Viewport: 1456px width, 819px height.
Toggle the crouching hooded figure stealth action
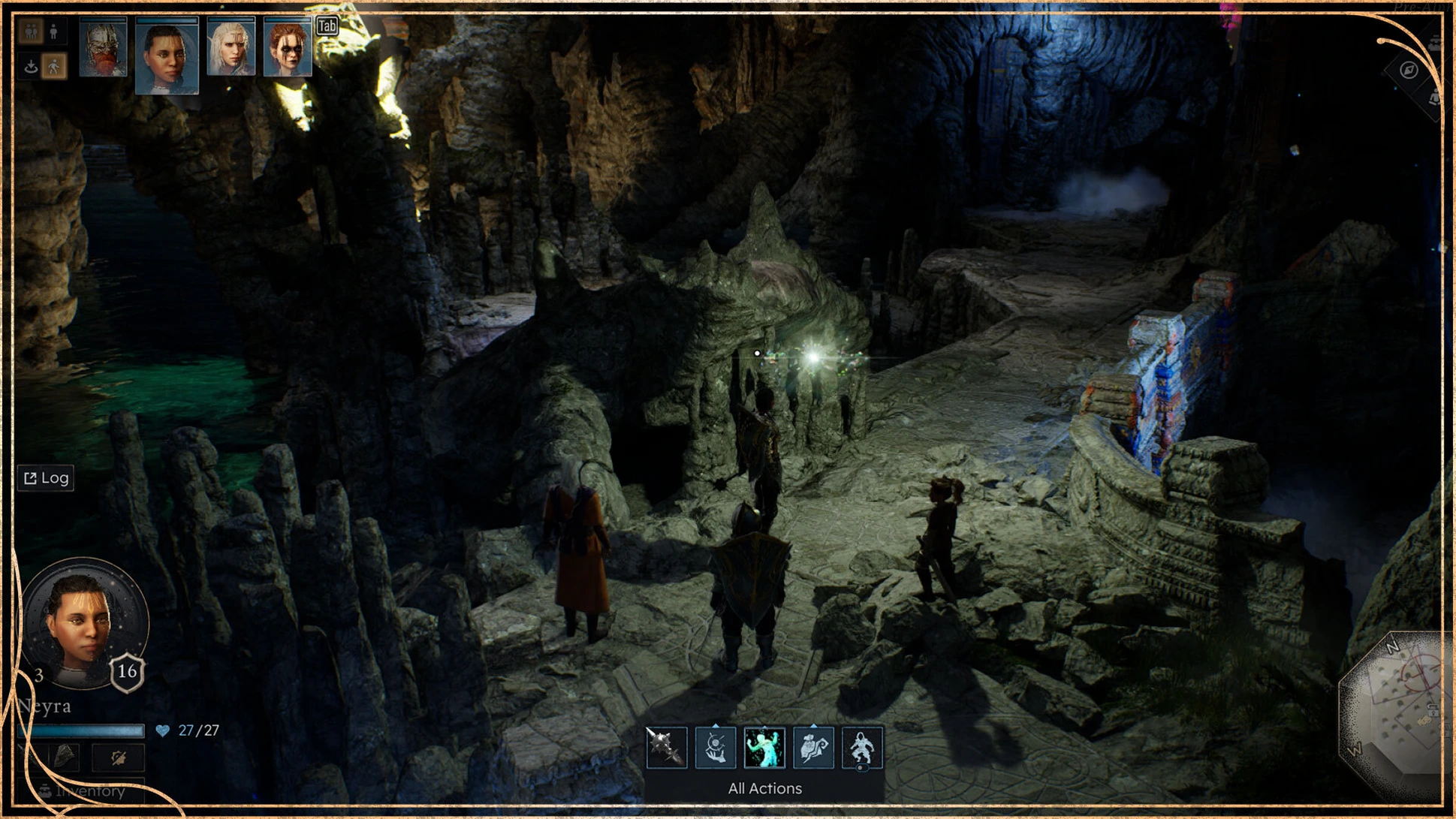click(x=862, y=748)
